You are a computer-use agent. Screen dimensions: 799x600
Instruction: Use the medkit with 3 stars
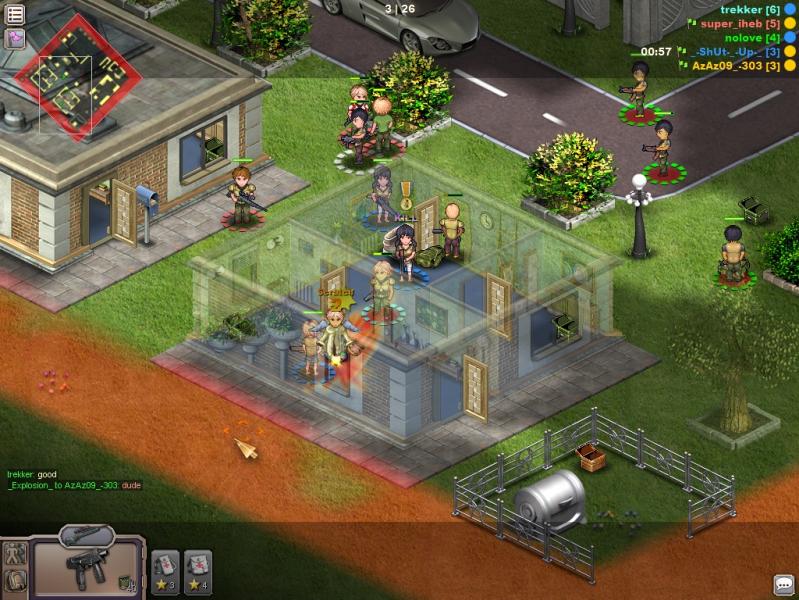click(165, 567)
